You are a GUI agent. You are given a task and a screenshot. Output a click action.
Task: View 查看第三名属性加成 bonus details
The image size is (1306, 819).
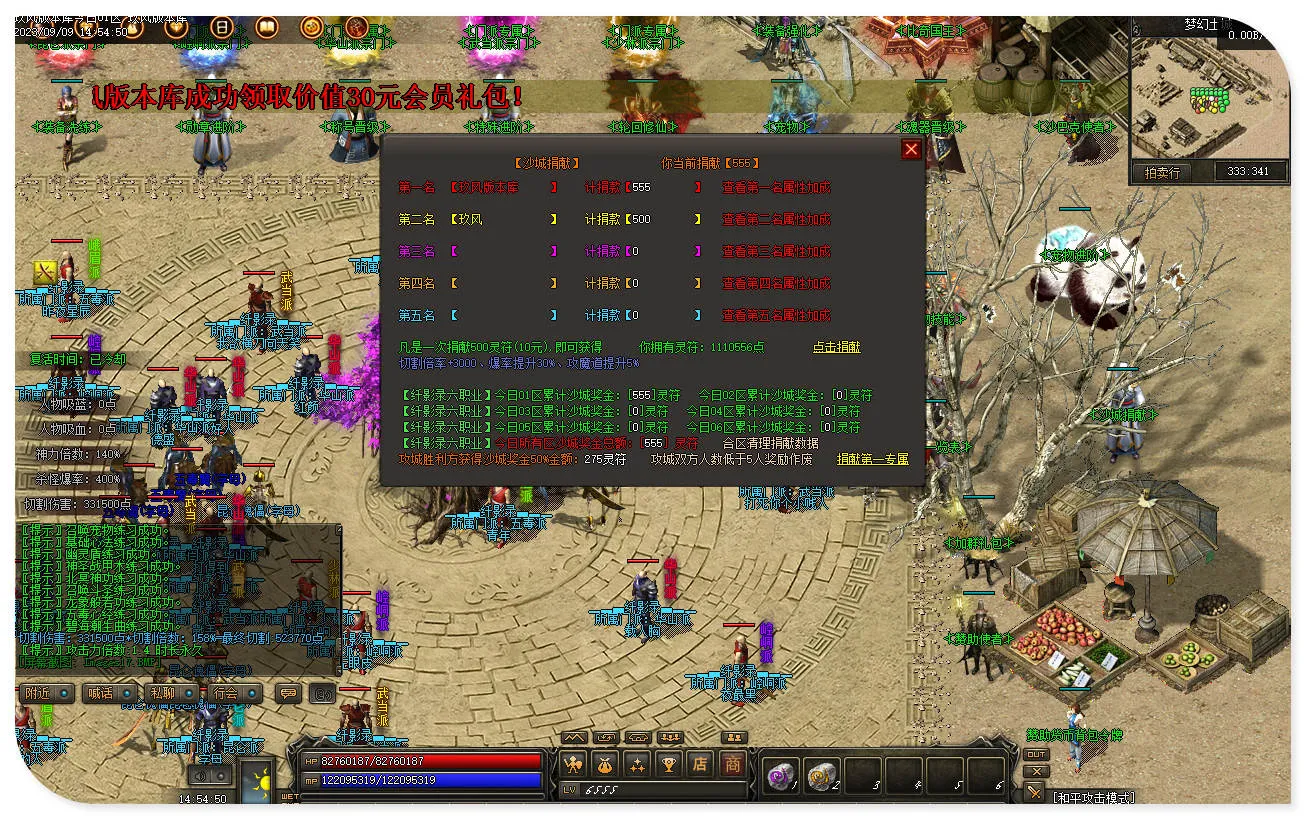[776, 251]
